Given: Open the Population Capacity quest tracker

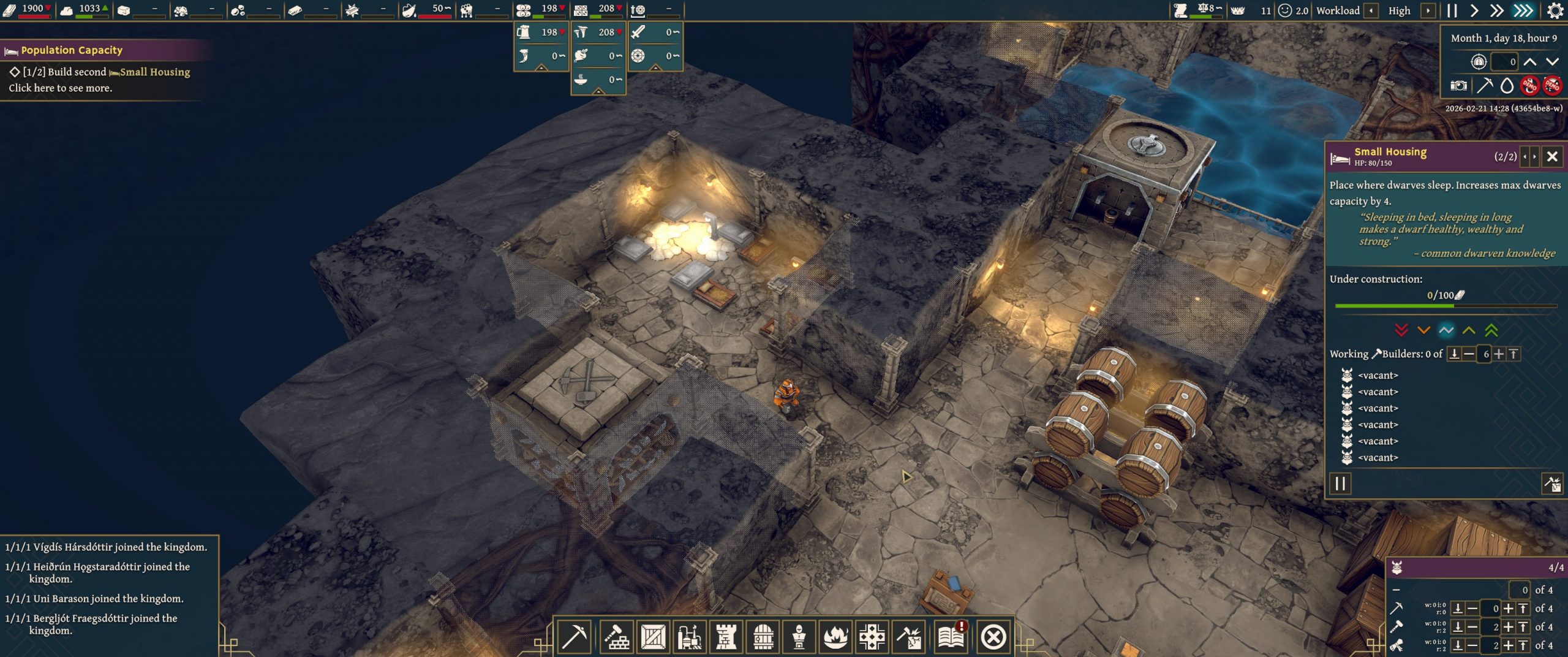Looking at the screenshot, I should (72, 50).
